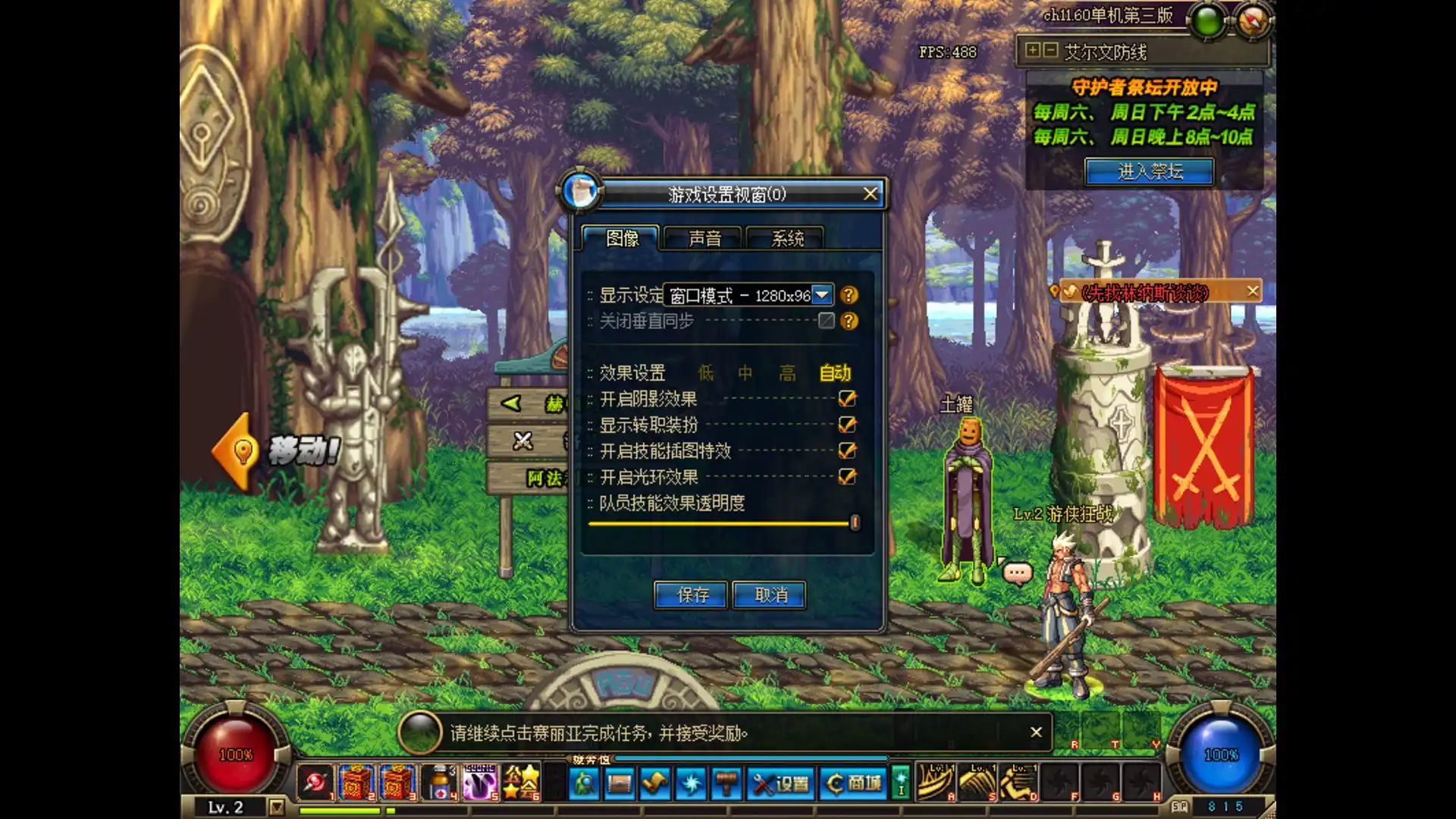Set effect quality to 低 (low)

tap(706, 373)
